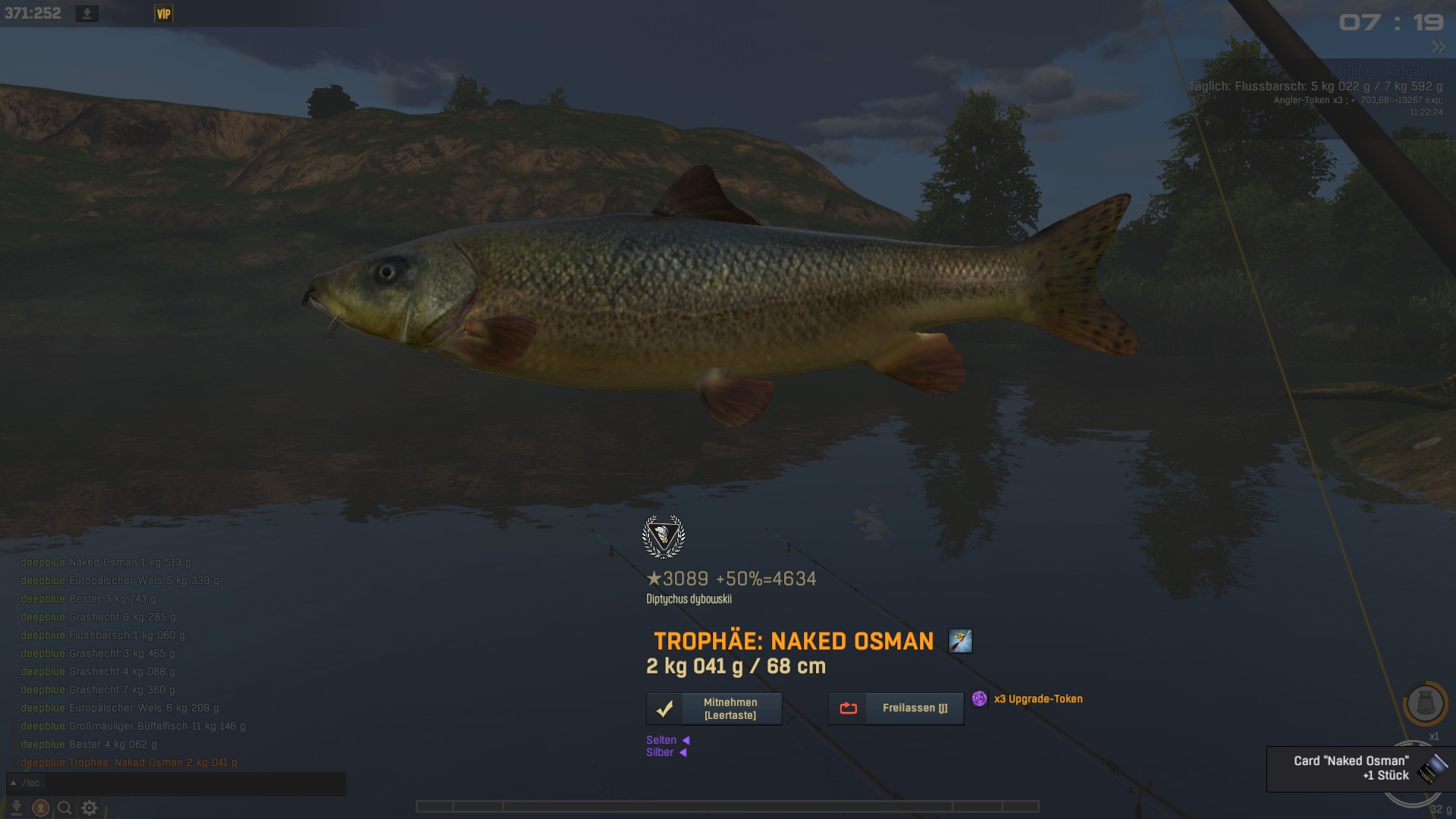Expand the chat channel arrow

coord(13,783)
